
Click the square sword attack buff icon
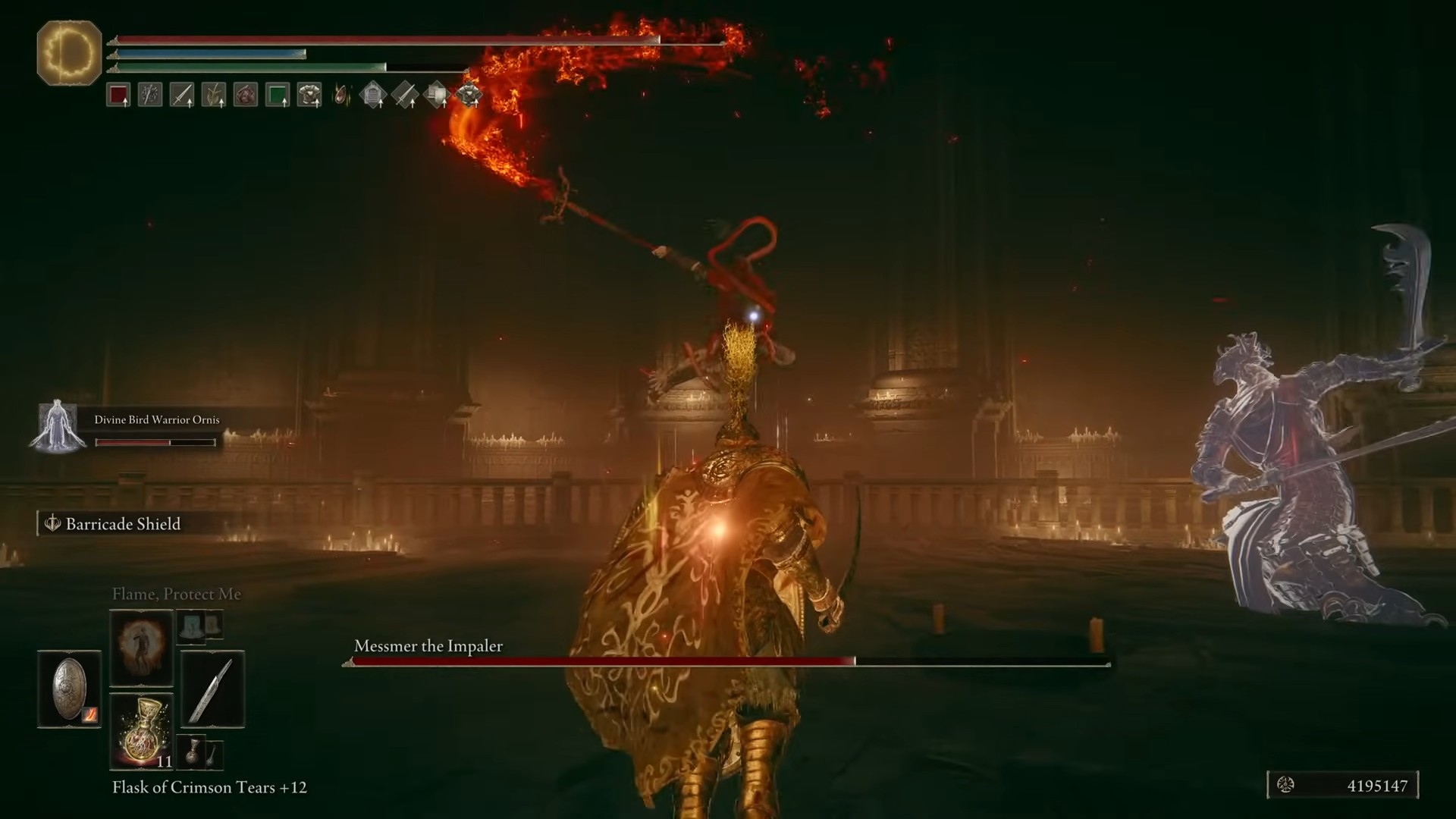182,96
